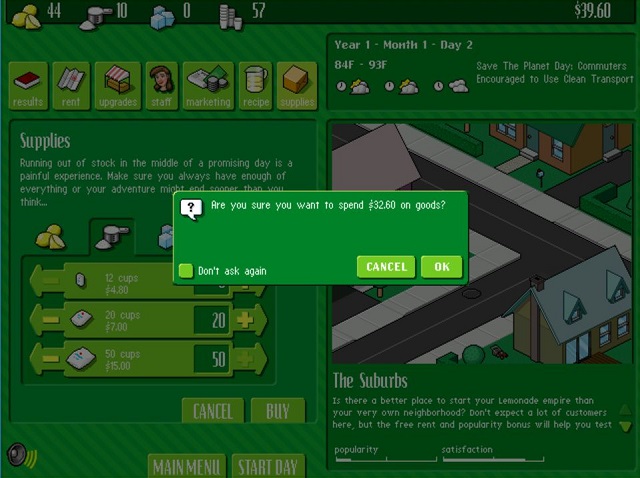Screen dimensions: 640x478
Task: Click the BUY supplies button
Action: [x=277, y=411]
